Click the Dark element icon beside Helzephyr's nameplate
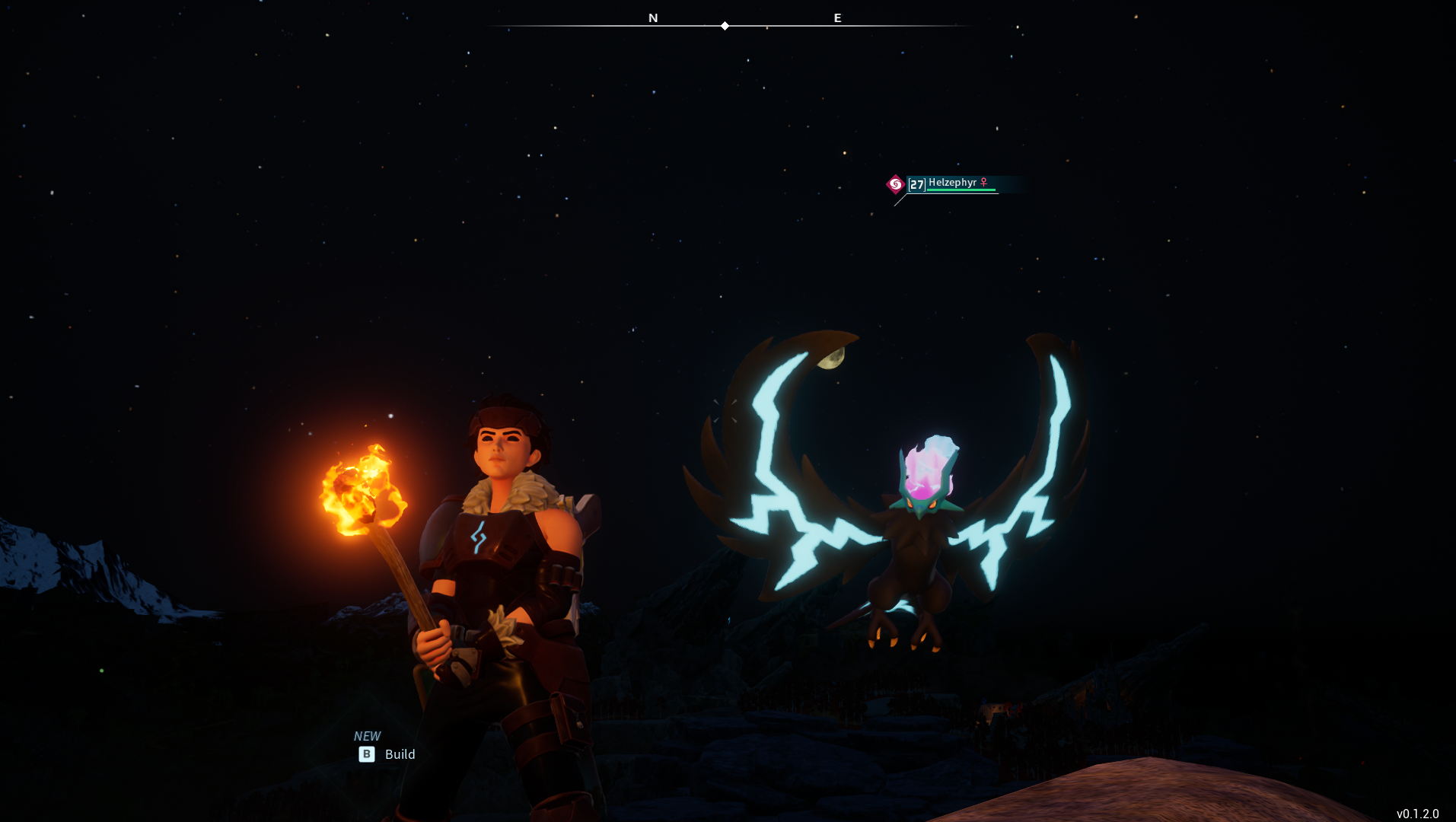Viewport: 1456px width, 822px height. 896,184
